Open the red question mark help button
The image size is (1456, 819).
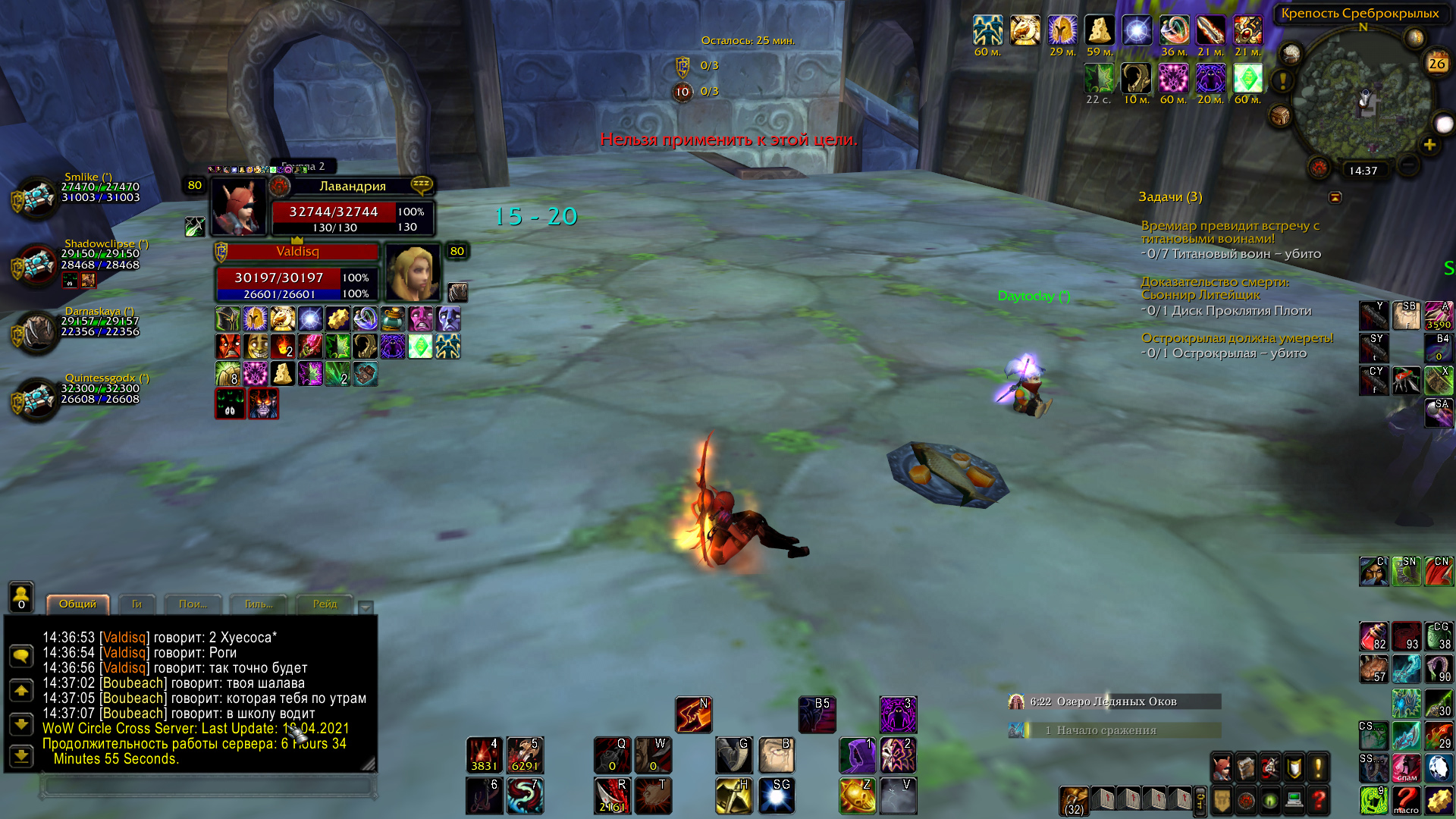1319,799
